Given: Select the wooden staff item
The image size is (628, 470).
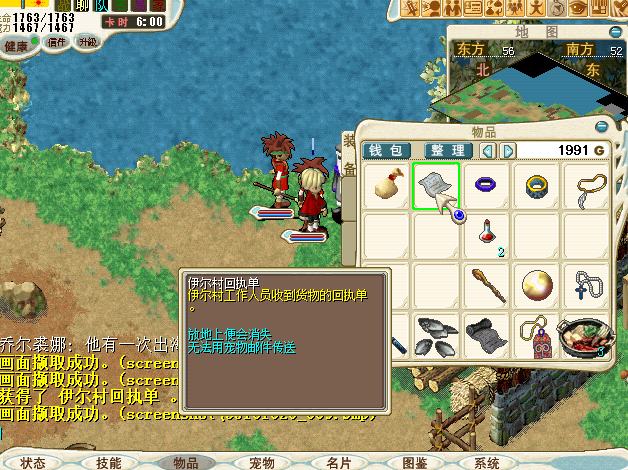Looking at the screenshot, I should coord(487,285).
